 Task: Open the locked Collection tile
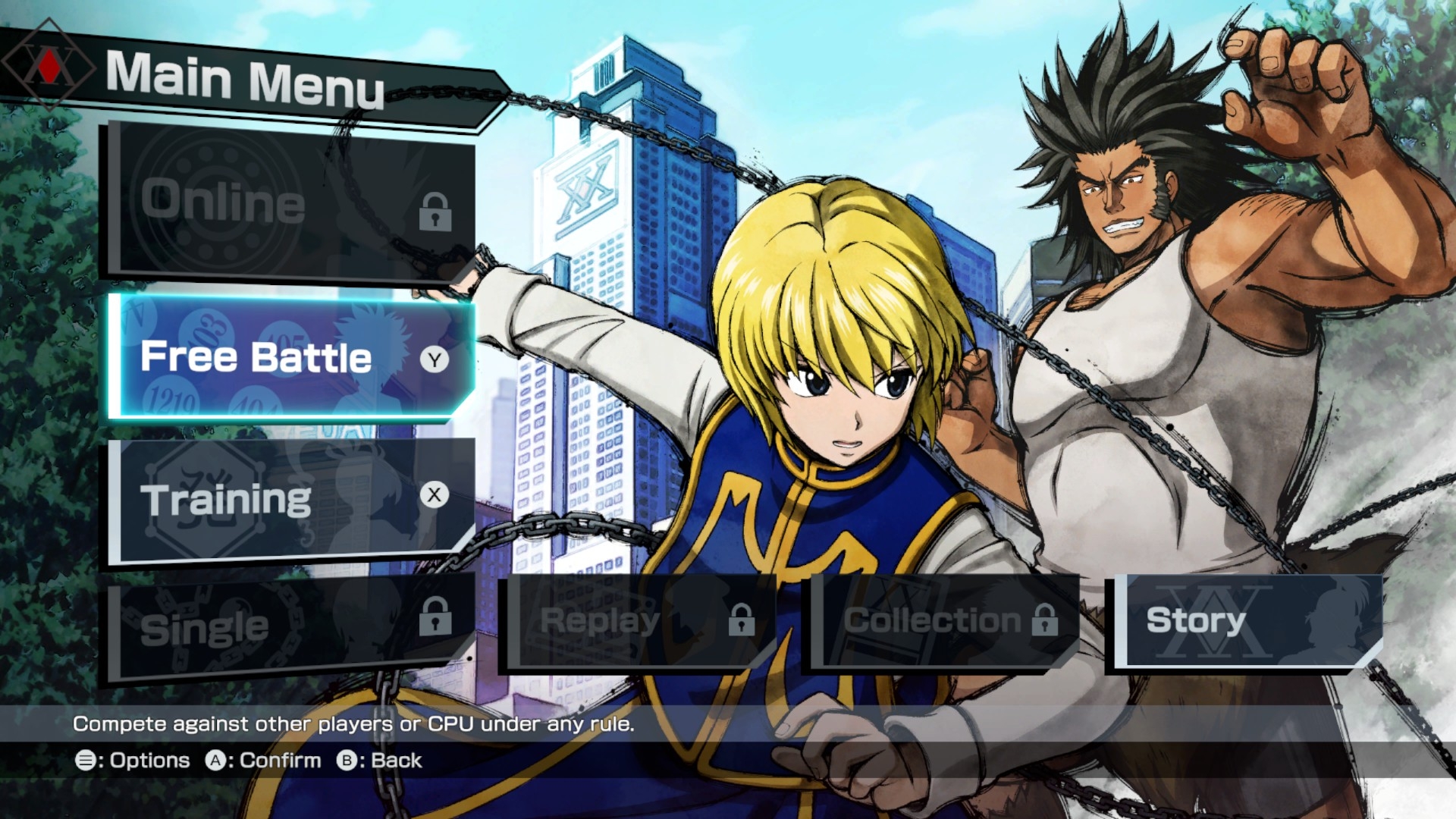(x=943, y=622)
